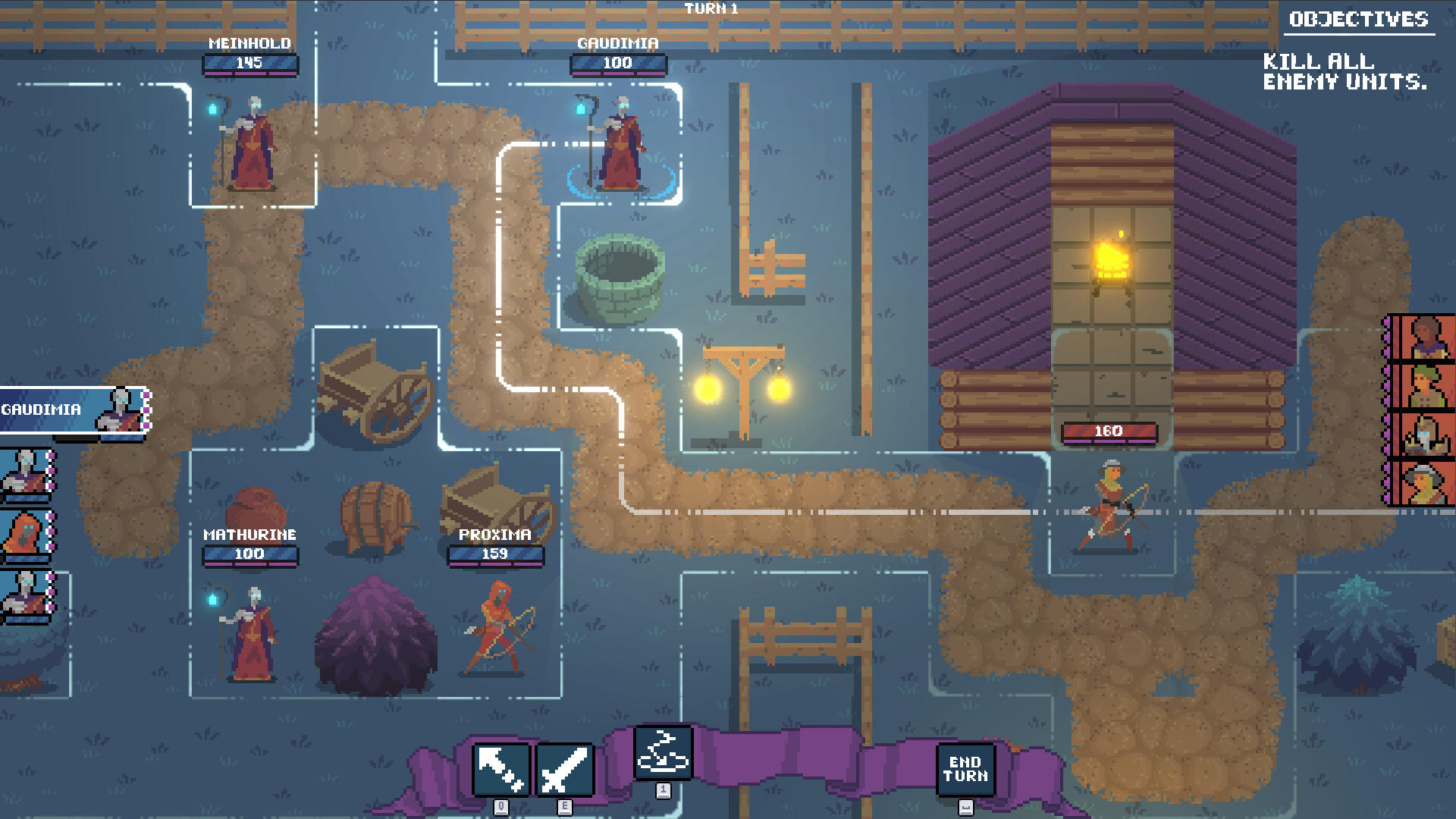The image size is (1456, 819).
Task: Select the unit Mathurine on the board
Action: (x=250, y=635)
